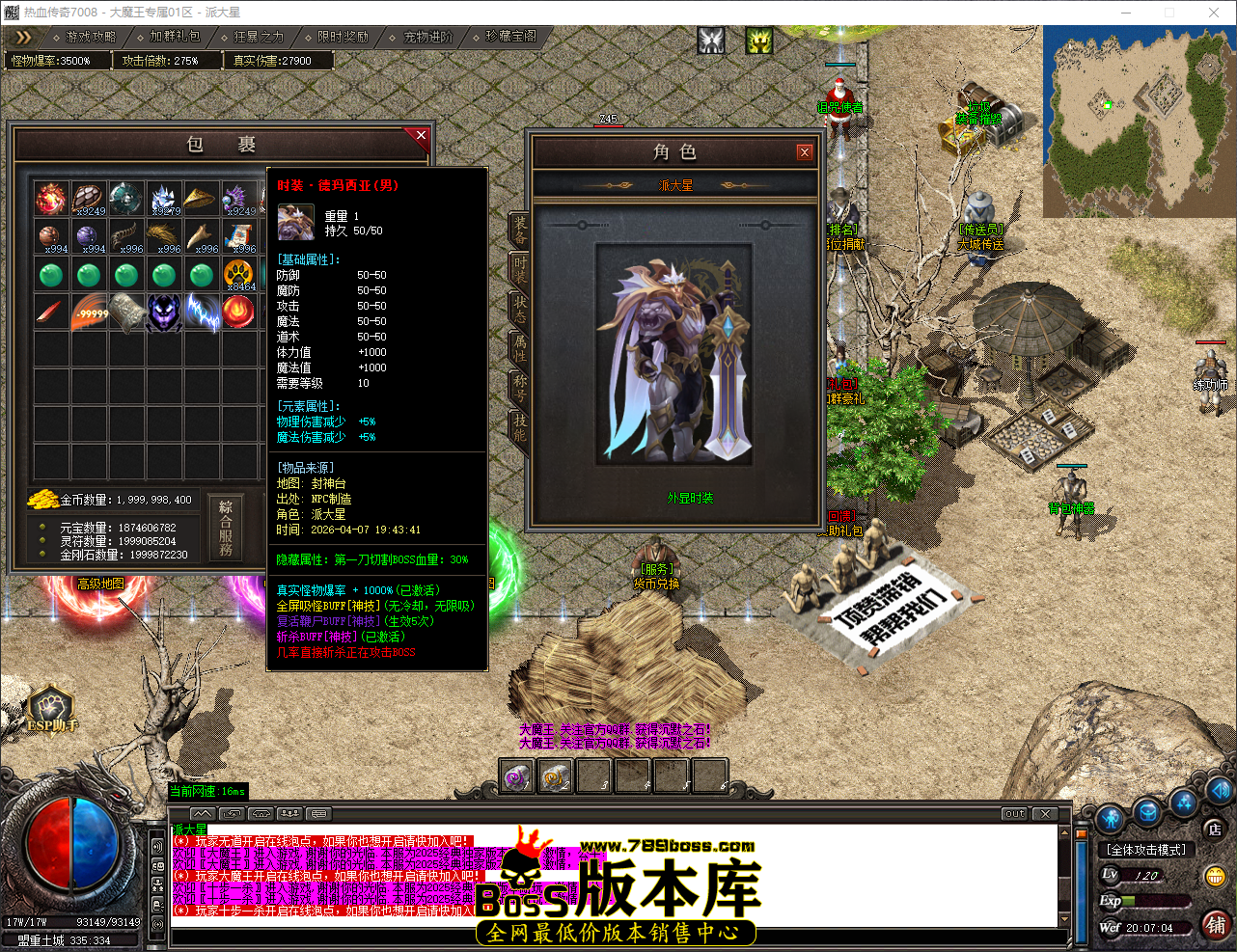Select the first skill slot in the quickbar
This screenshot has height=952, width=1237.
click(516, 775)
